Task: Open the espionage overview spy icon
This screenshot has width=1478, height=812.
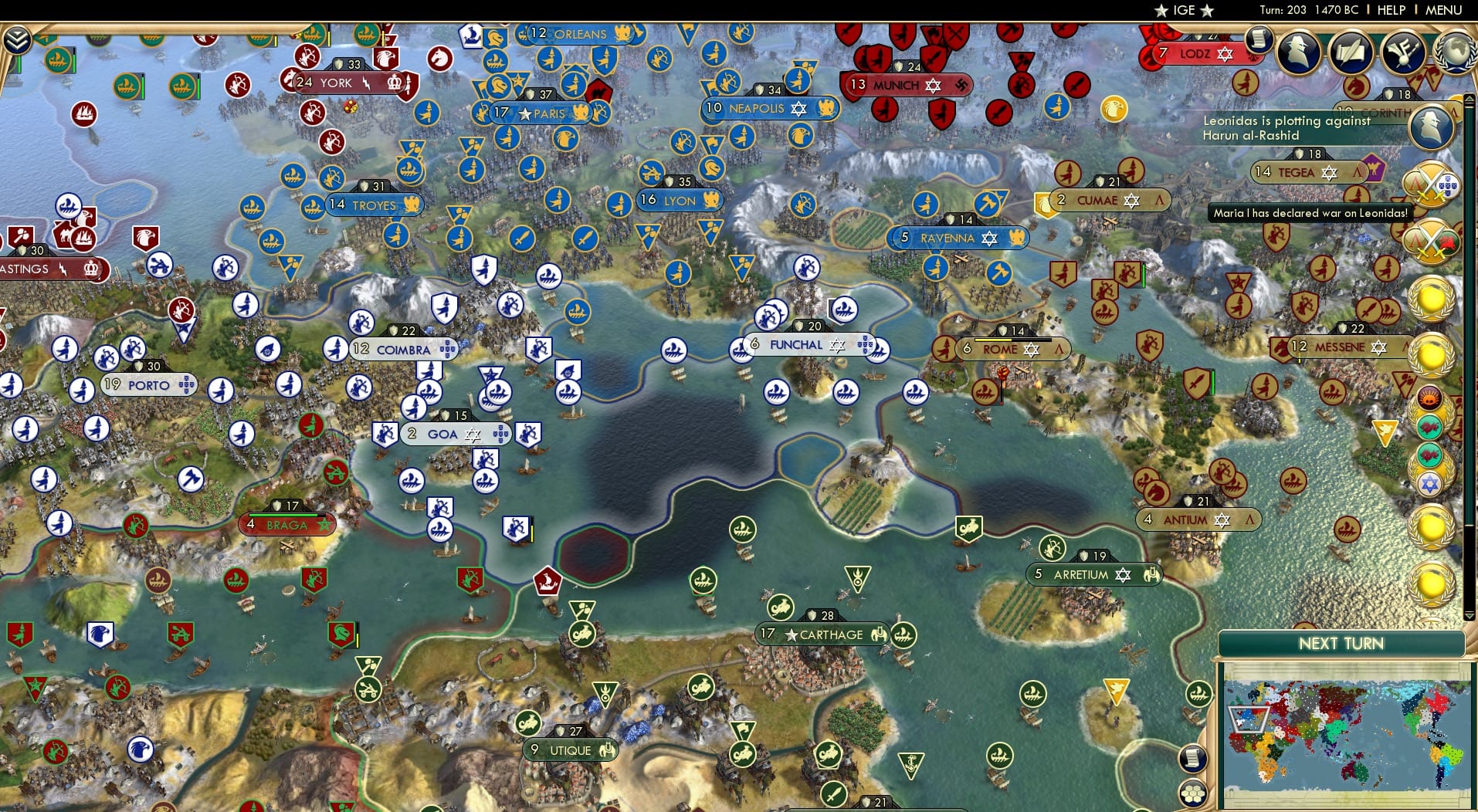Action: (x=1298, y=51)
